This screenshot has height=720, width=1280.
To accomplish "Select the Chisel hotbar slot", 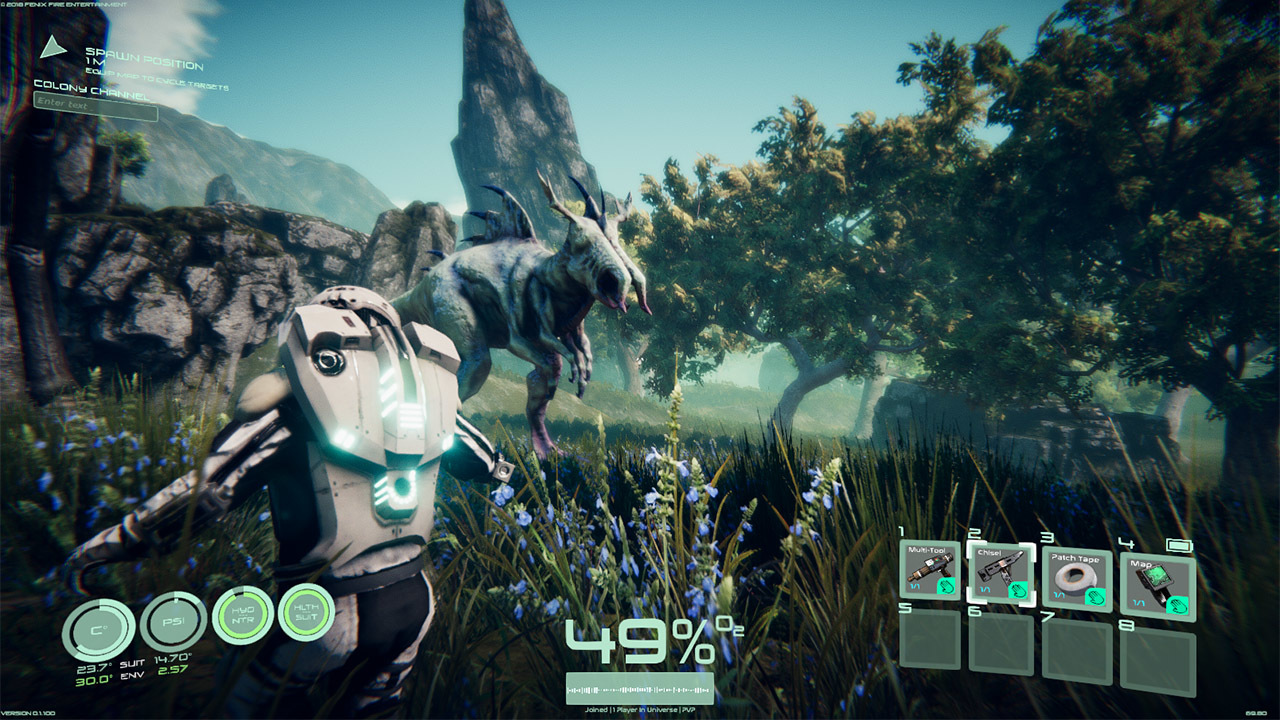I will [1000, 575].
